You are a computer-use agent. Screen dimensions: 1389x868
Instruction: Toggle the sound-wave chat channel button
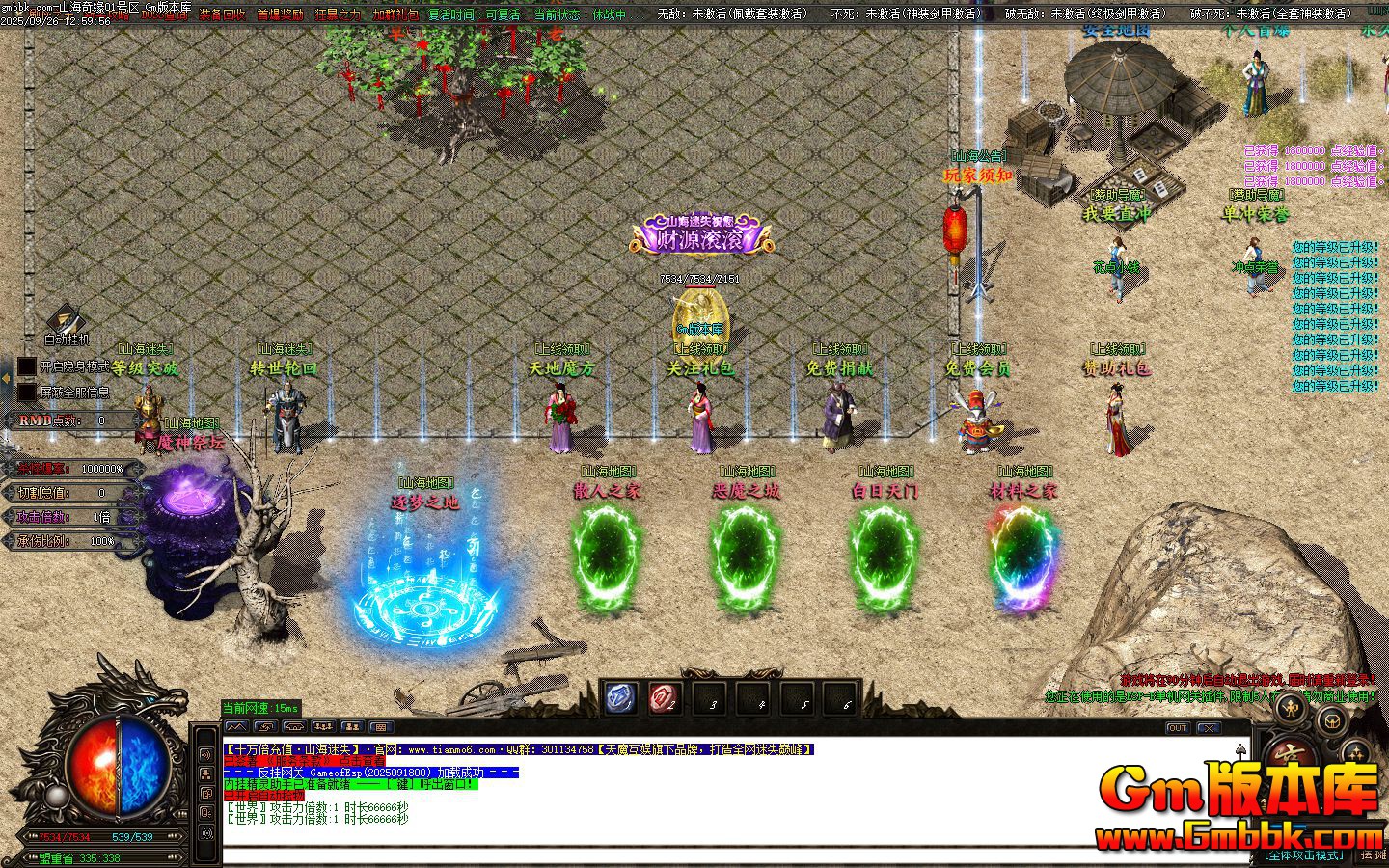206,754
